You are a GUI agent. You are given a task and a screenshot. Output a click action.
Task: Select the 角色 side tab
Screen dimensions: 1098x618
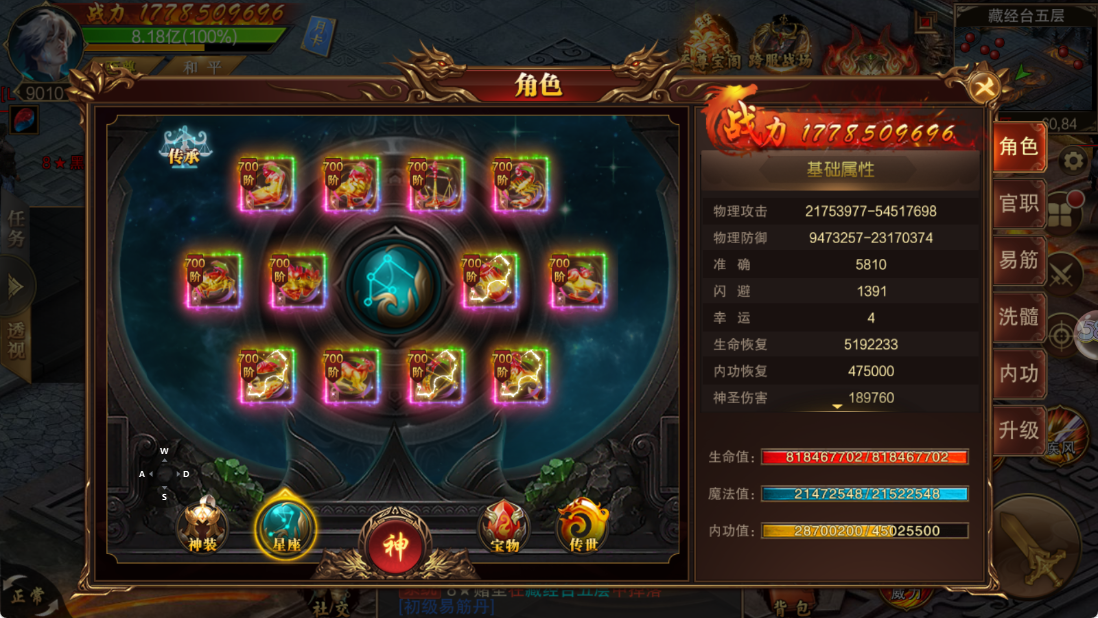pyautogui.click(x=1019, y=147)
